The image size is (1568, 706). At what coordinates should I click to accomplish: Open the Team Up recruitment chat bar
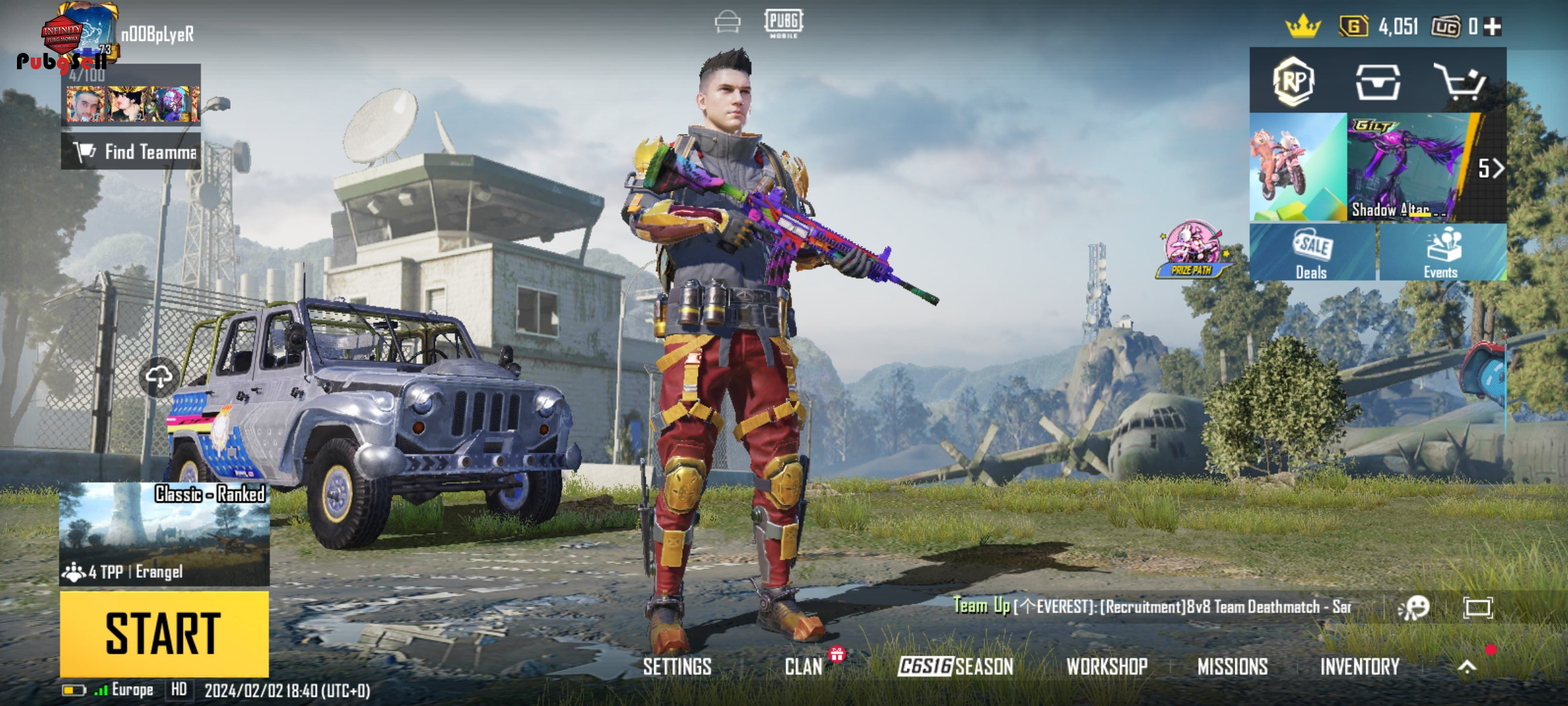click(x=1151, y=607)
